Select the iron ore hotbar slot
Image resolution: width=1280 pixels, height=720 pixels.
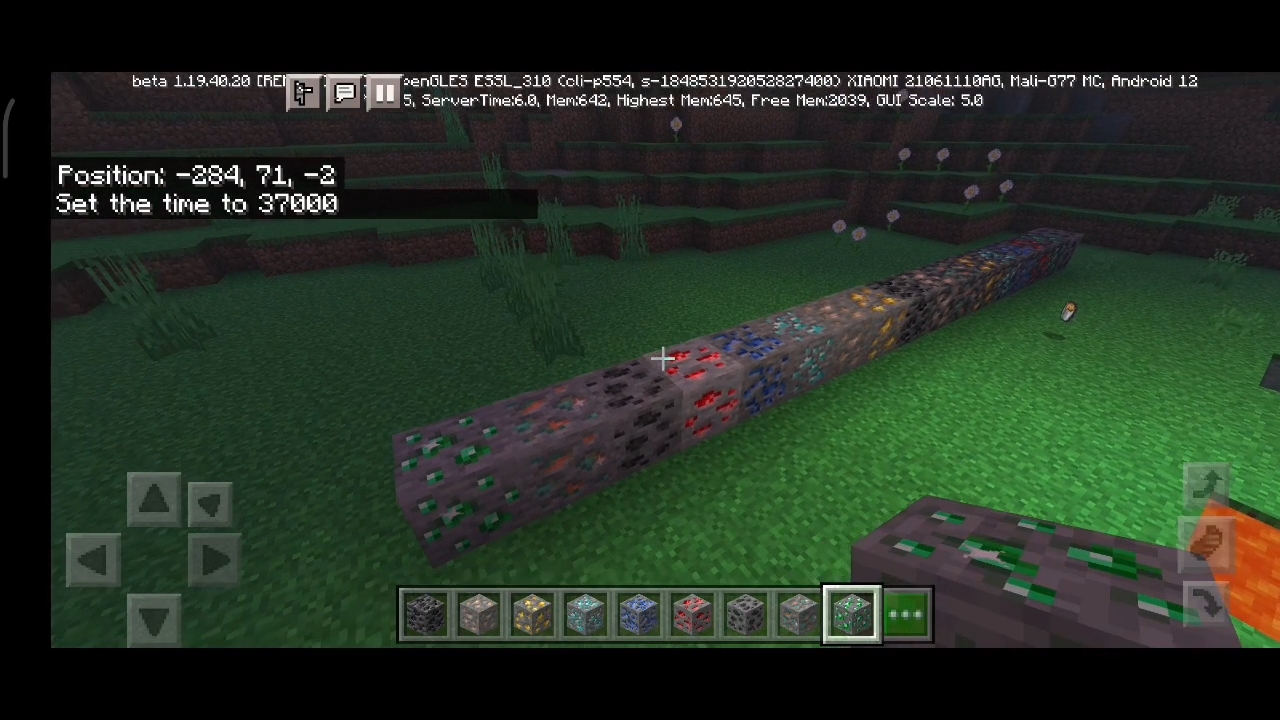tap(479, 614)
